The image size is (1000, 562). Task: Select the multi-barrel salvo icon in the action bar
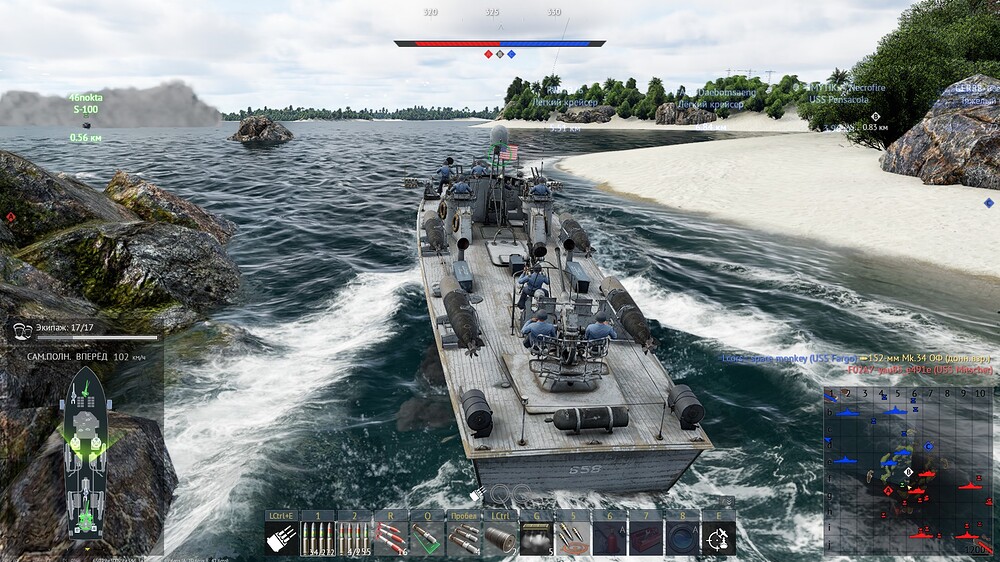281,538
